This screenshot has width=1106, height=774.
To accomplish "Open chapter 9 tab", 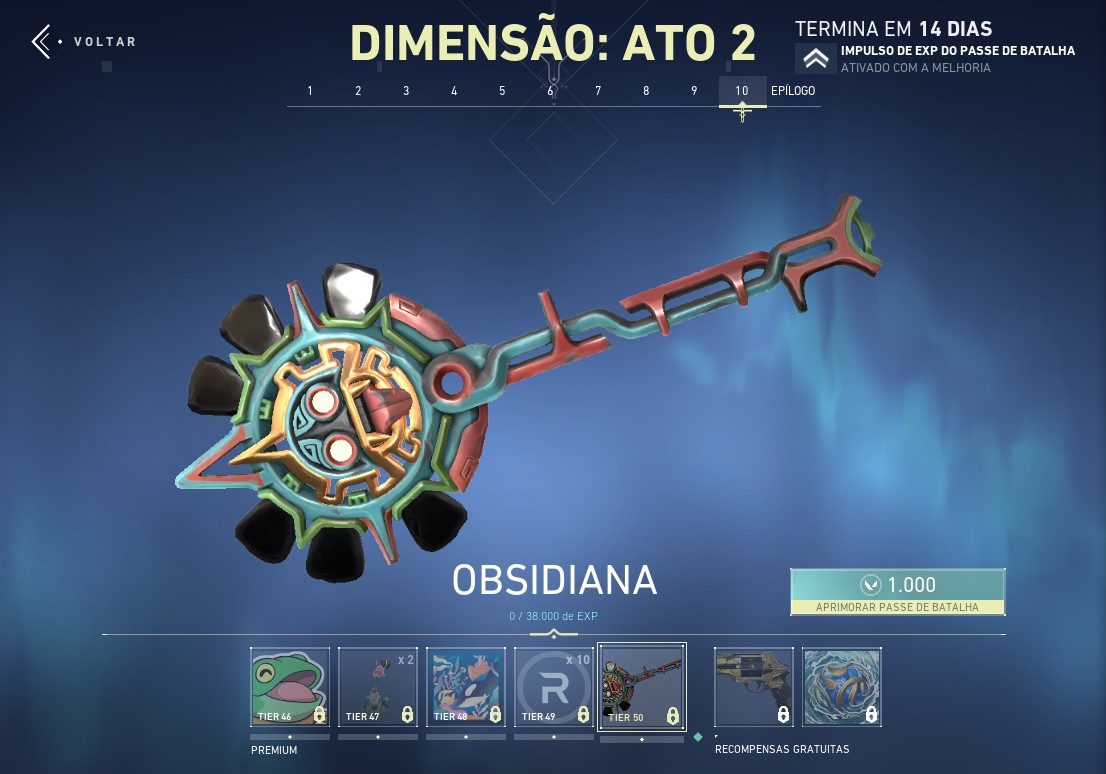I will [694, 91].
